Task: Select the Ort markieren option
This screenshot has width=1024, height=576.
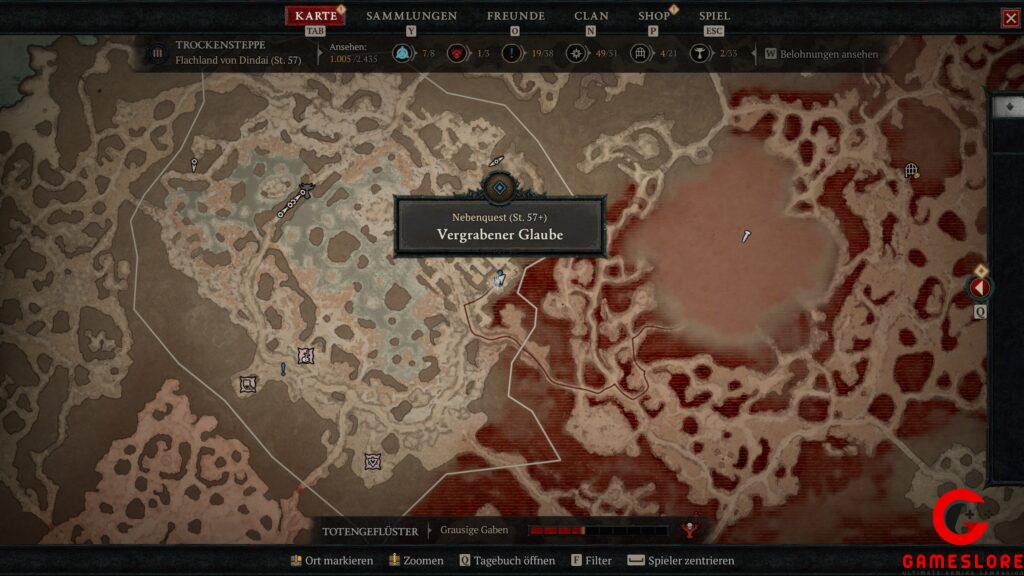Action: 331,561
